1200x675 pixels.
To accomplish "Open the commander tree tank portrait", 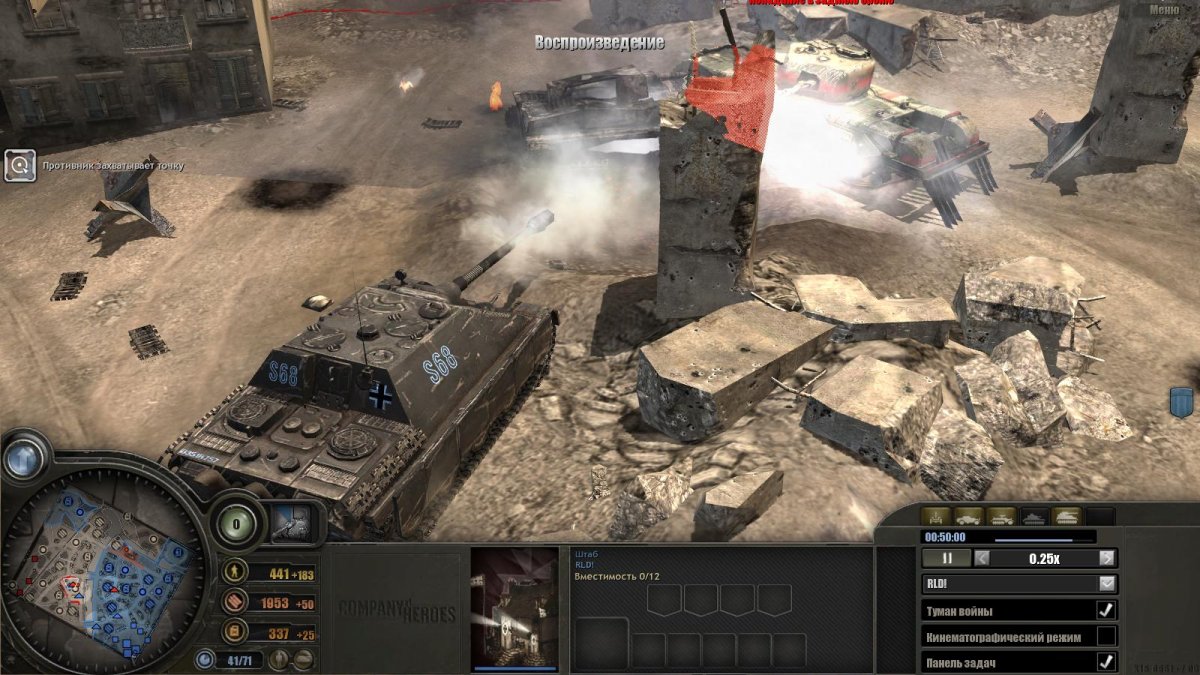I will pos(295,524).
